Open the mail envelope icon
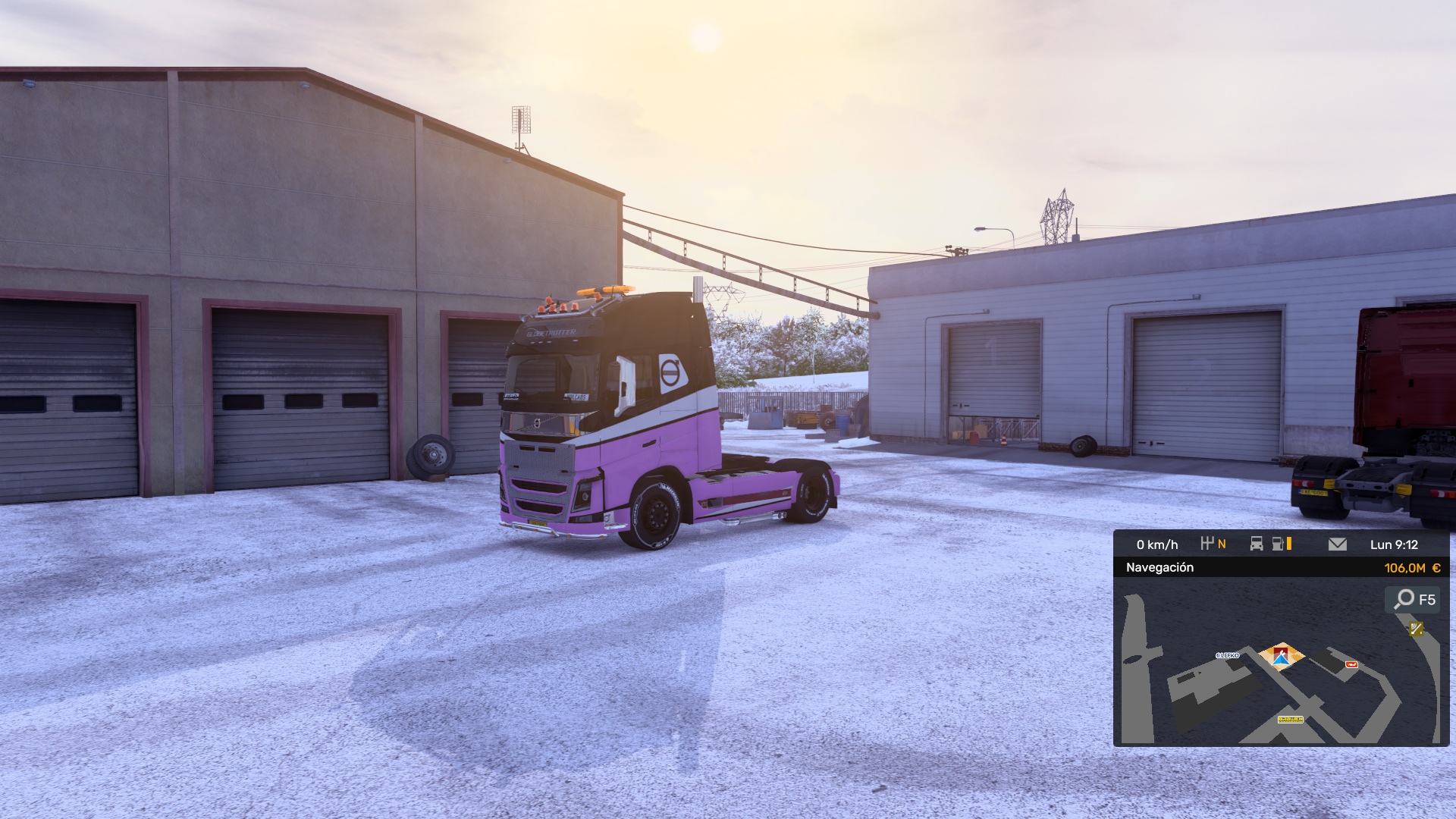The height and width of the screenshot is (819, 1456). (1338, 544)
